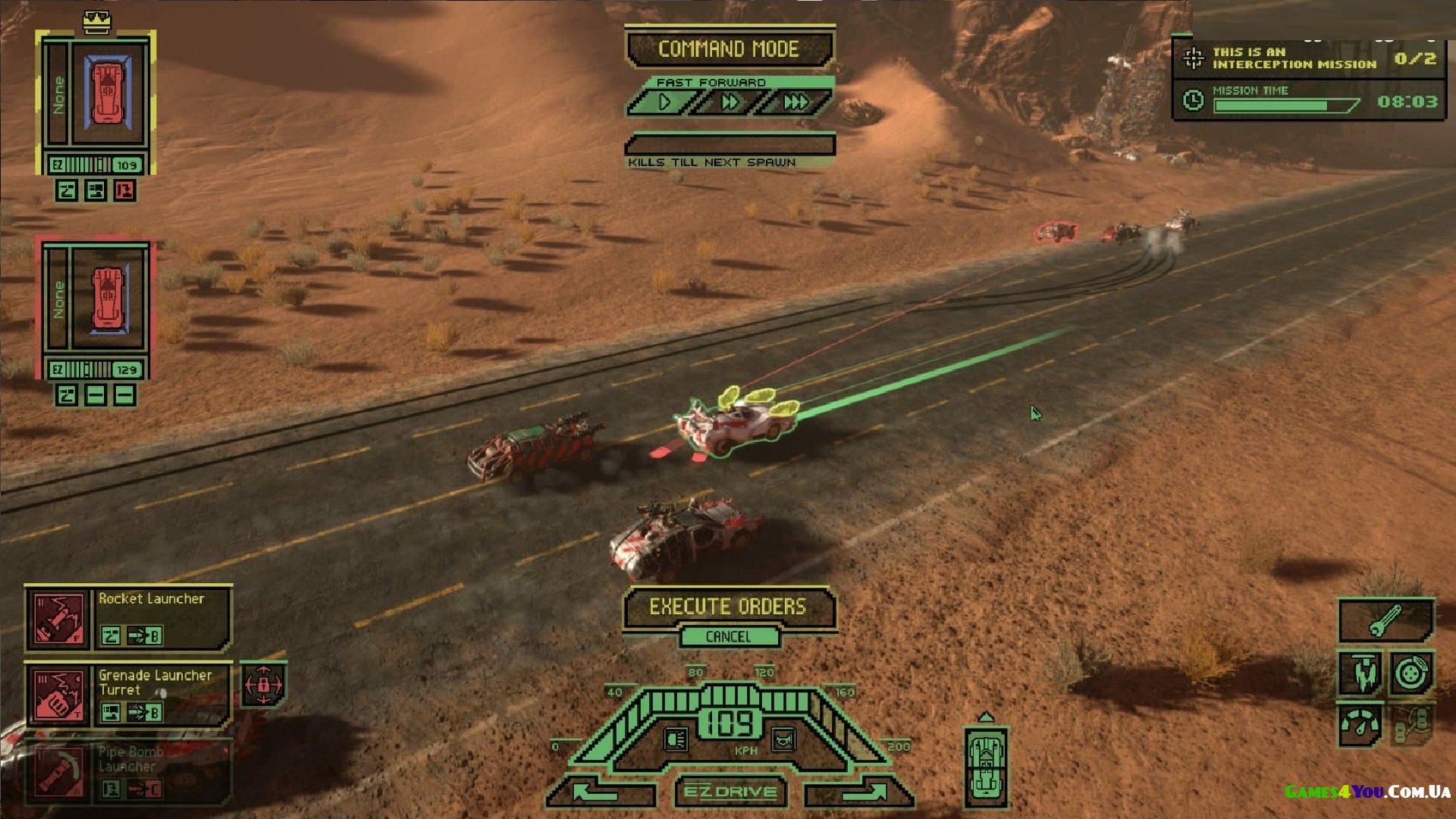
Task: Sound the horn icon
Action: 783,739
